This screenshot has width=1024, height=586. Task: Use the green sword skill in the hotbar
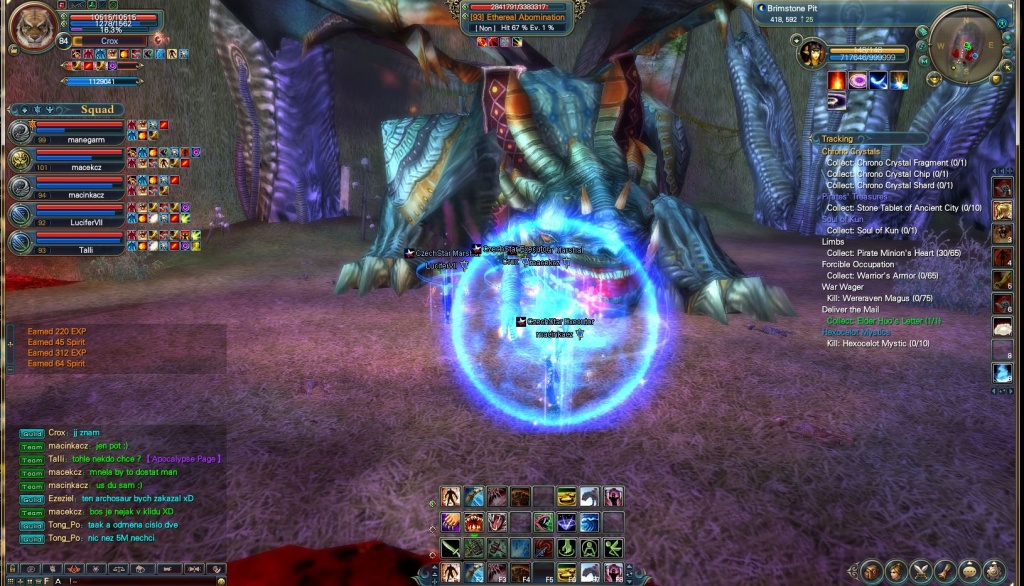point(452,548)
